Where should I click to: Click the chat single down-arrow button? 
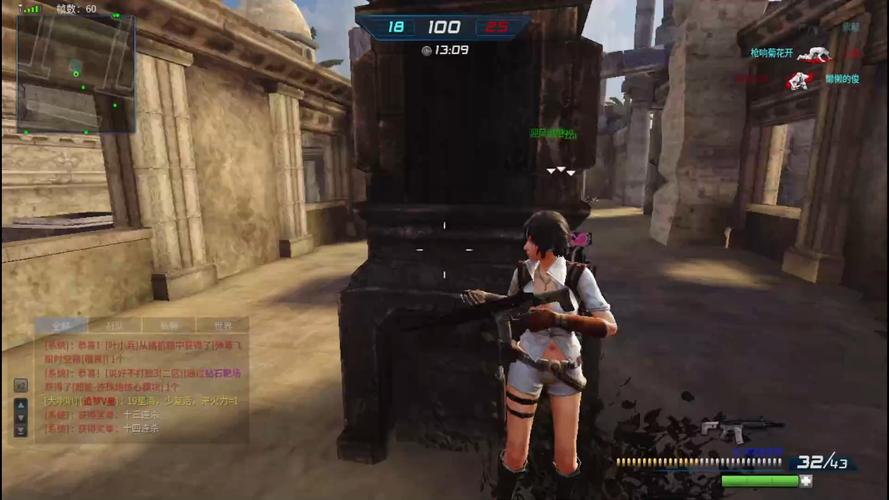pyautogui.click(x=20, y=417)
